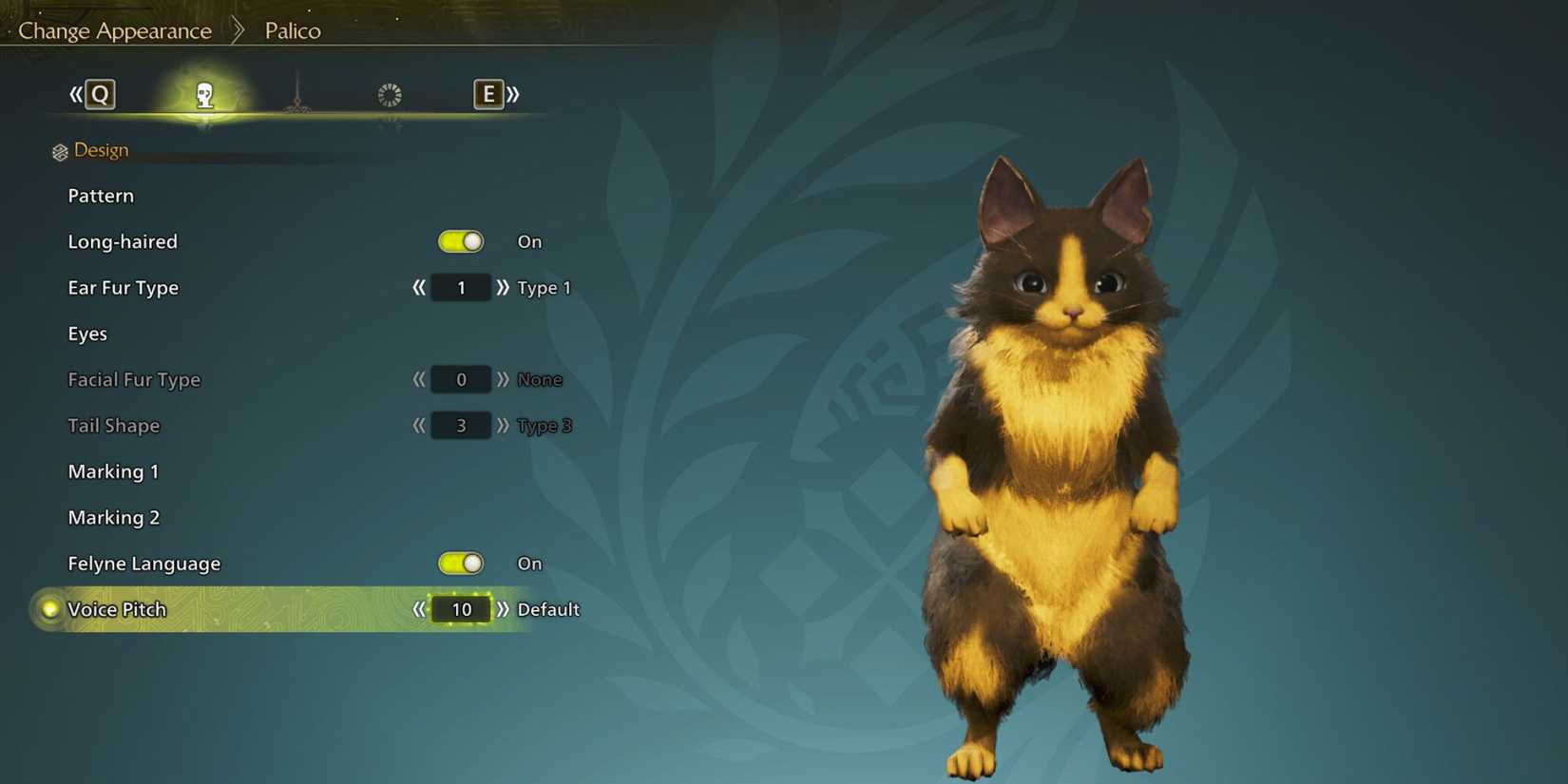This screenshot has height=784, width=1568.
Task: Select the head icon category tab
Action: pos(204,94)
